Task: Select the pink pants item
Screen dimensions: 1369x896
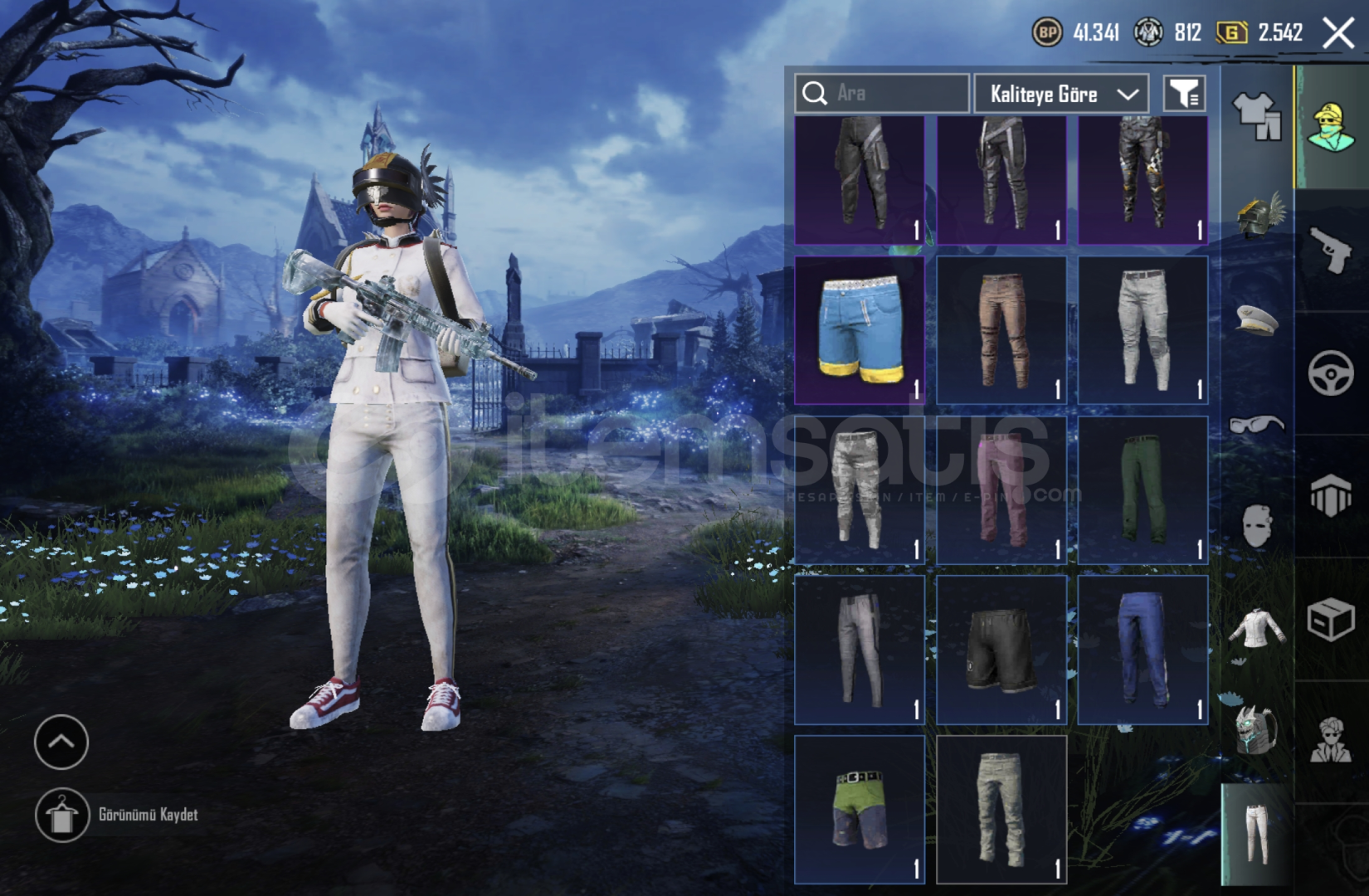Action: (x=1001, y=489)
